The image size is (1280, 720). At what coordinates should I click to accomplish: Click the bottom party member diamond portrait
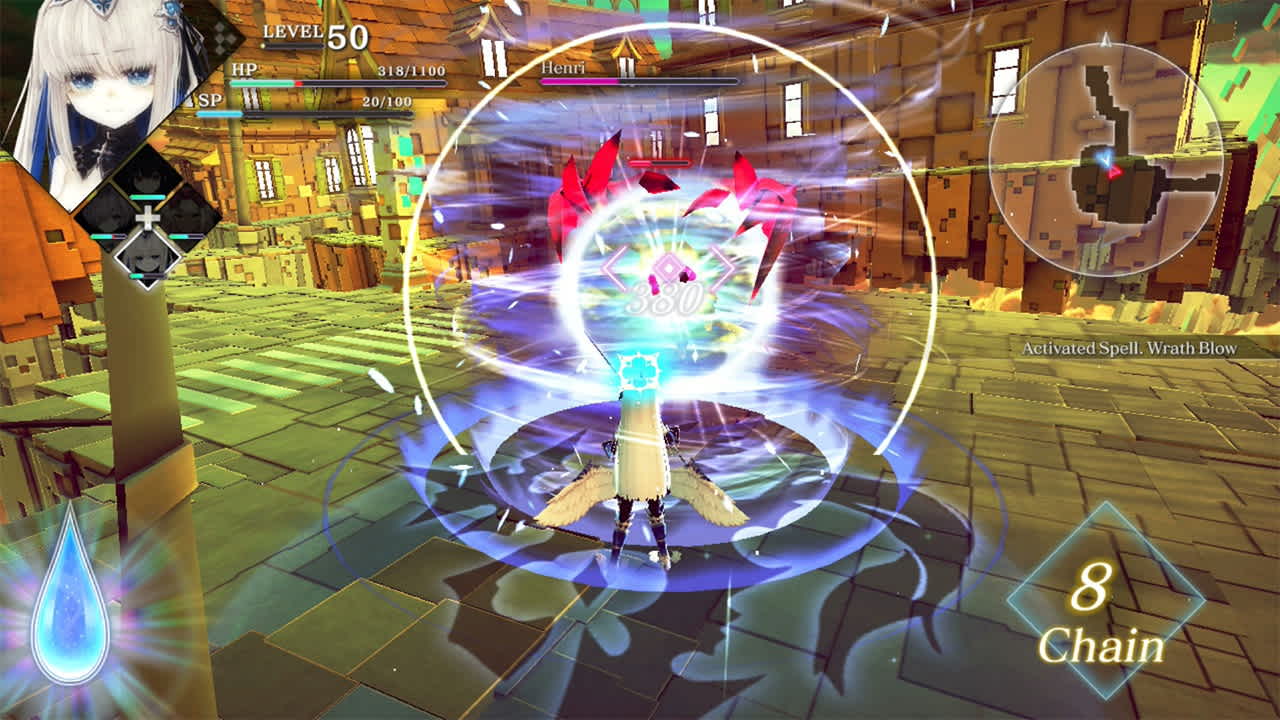[x=146, y=259]
